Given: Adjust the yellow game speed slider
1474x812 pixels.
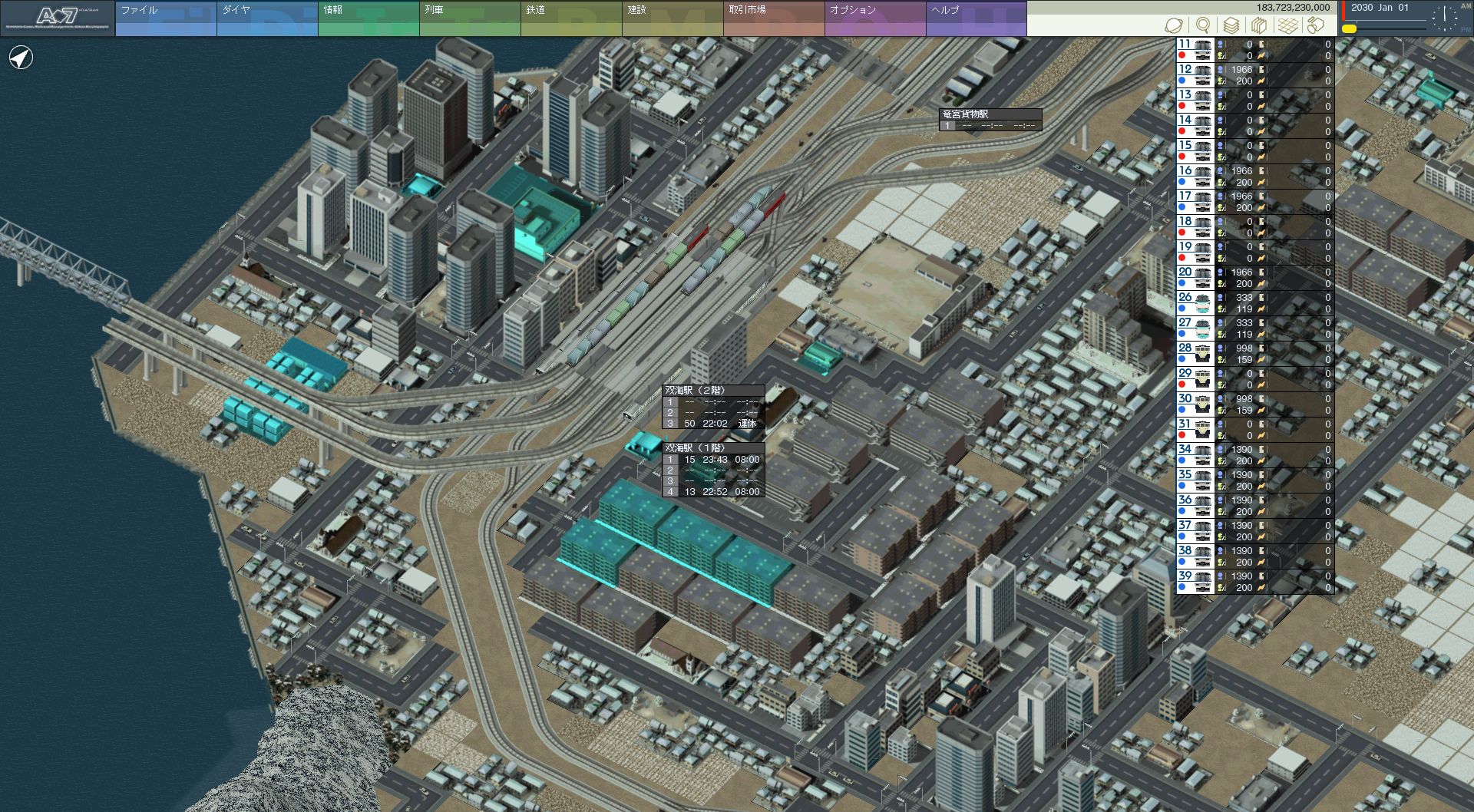Looking at the screenshot, I should (1350, 29).
